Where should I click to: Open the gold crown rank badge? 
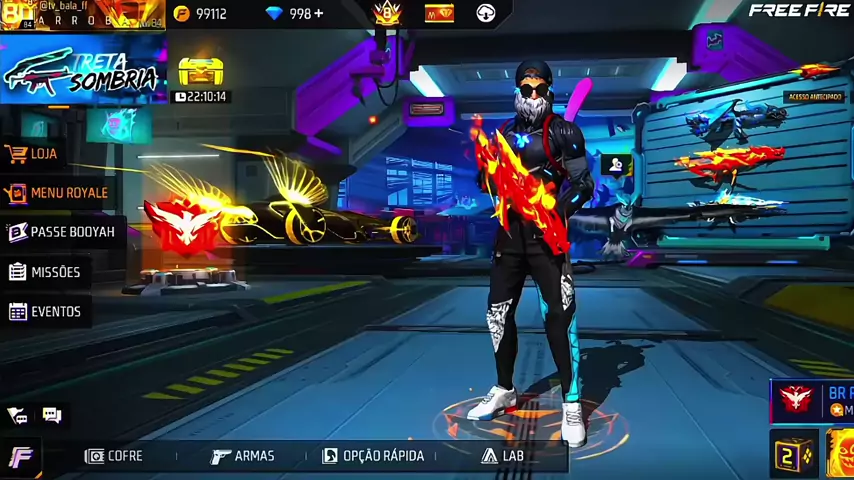pyautogui.click(x=387, y=13)
